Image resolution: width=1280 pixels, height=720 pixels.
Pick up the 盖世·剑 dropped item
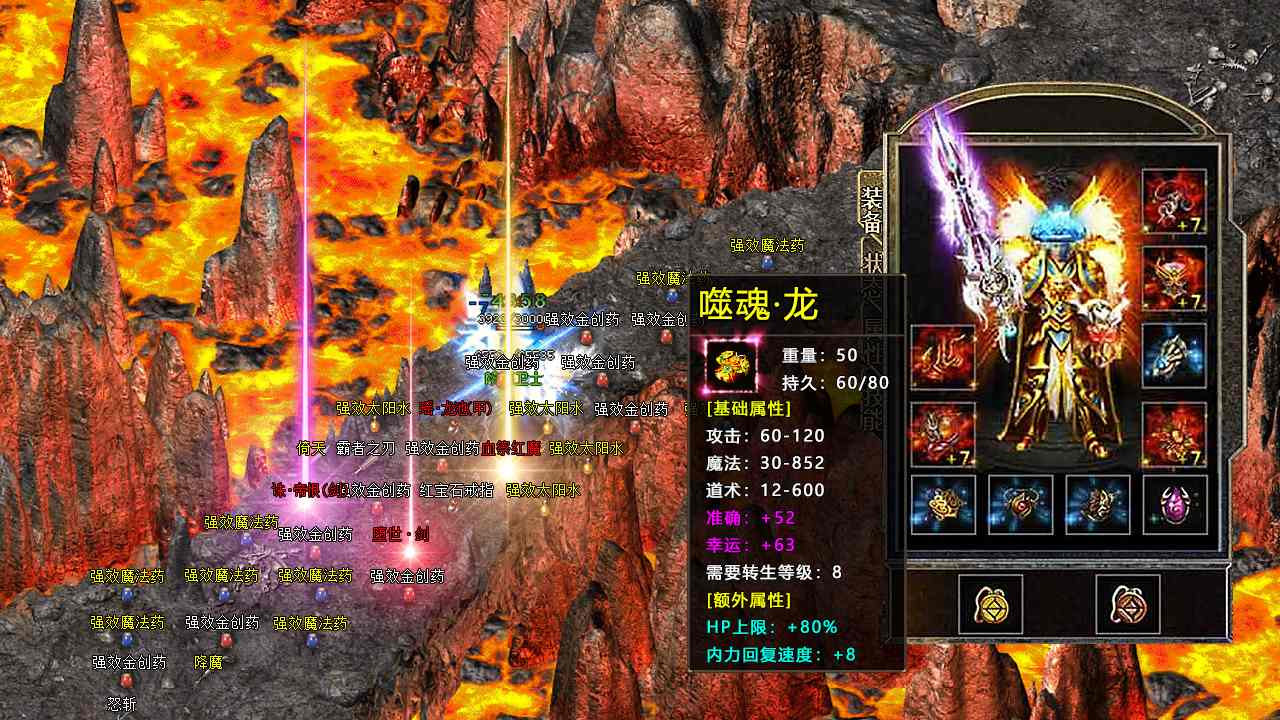pyautogui.click(x=400, y=535)
